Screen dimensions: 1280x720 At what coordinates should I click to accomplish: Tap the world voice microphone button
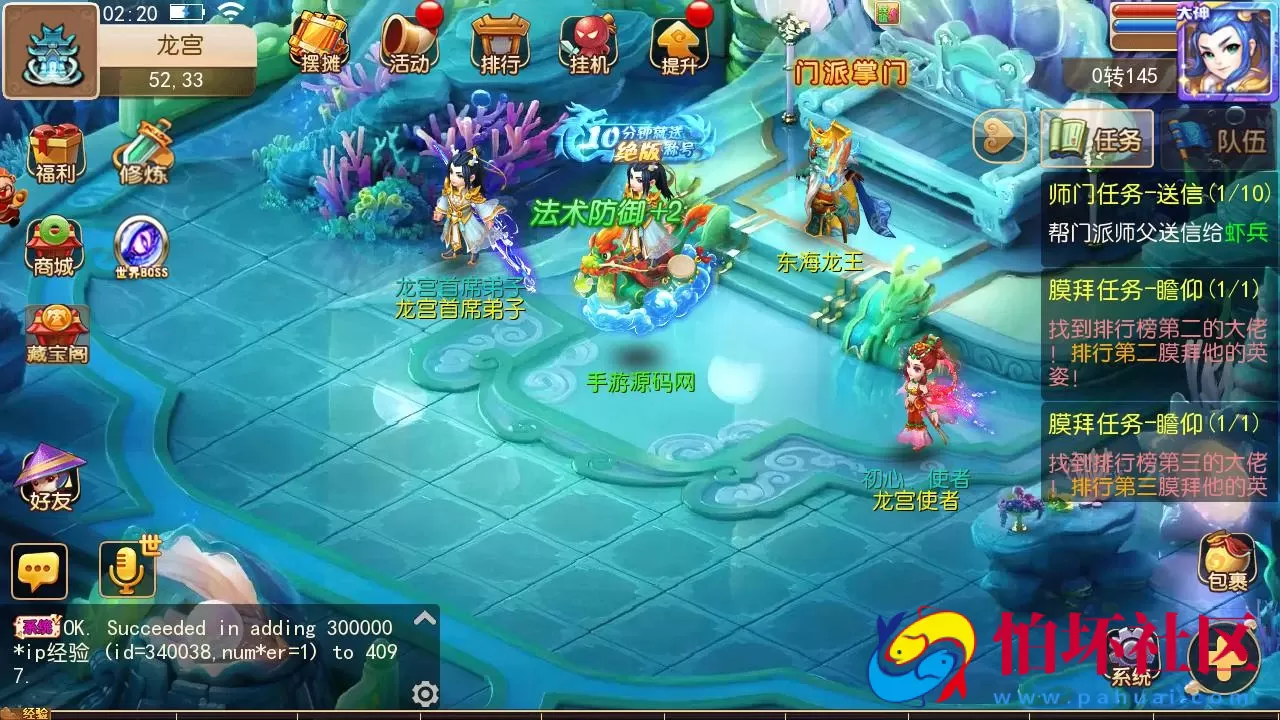tap(127, 571)
